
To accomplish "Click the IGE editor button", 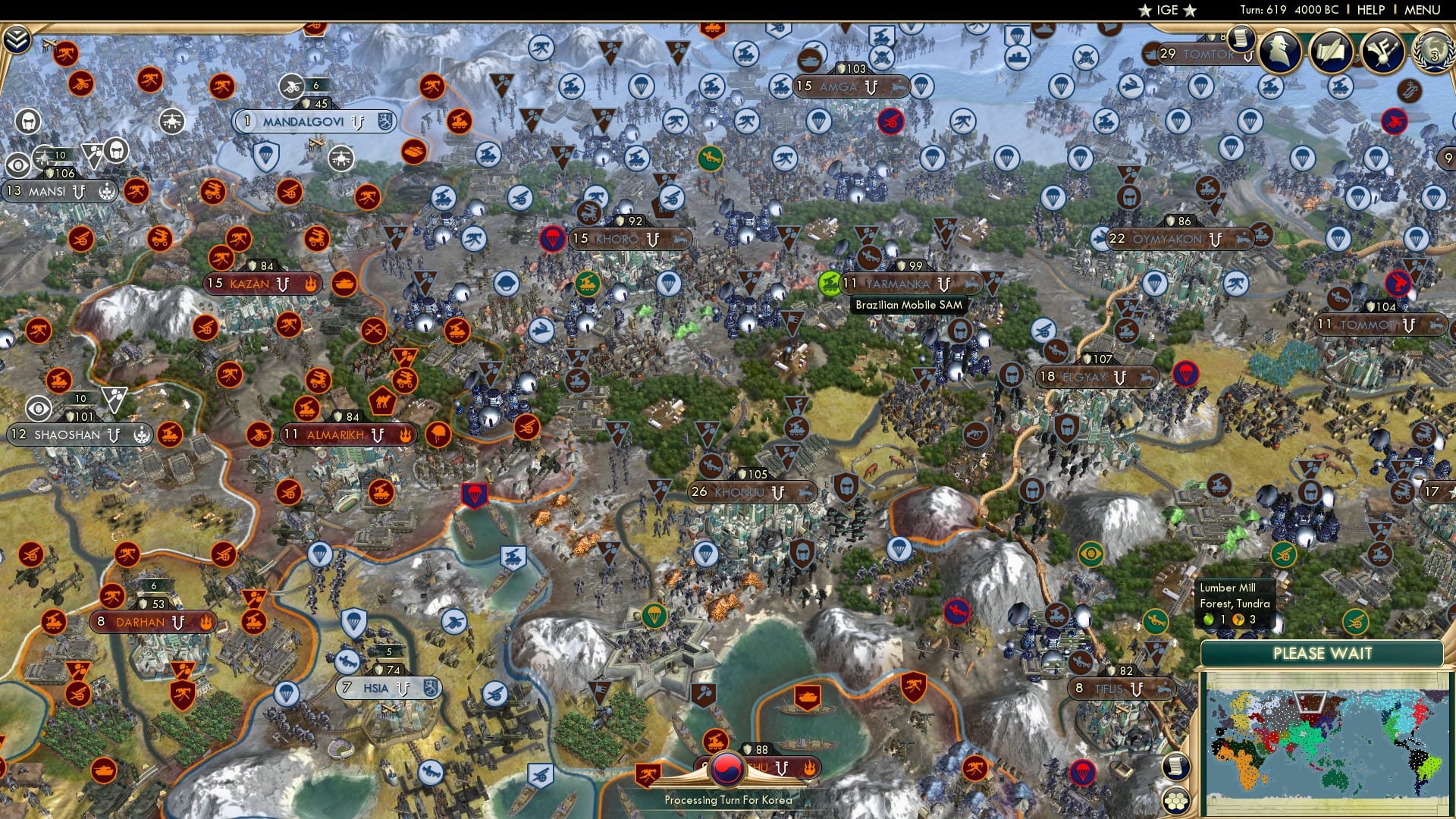I will [x=1168, y=10].
